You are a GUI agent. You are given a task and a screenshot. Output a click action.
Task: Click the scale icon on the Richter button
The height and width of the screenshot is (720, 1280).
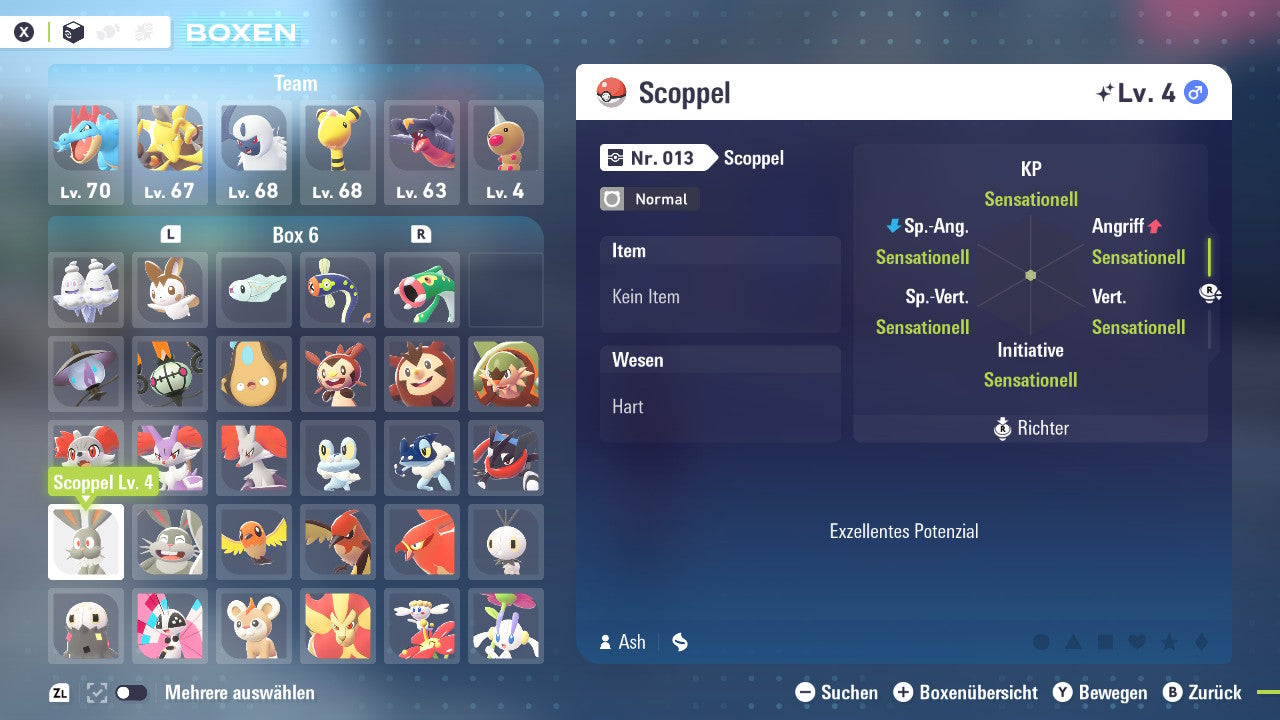click(x=1003, y=428)
